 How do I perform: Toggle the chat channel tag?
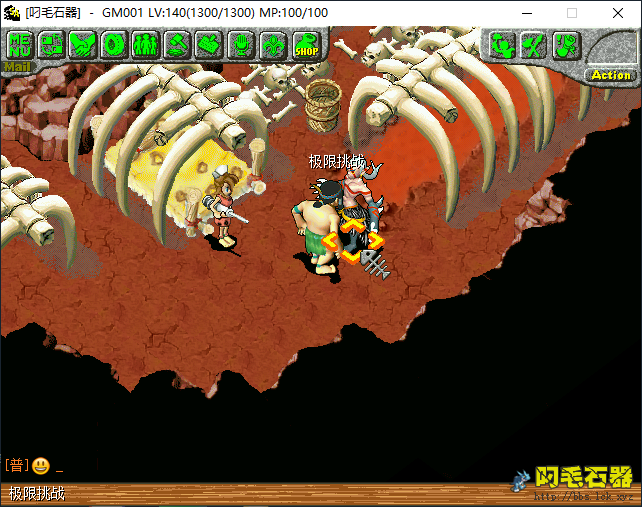coord(16,466)
